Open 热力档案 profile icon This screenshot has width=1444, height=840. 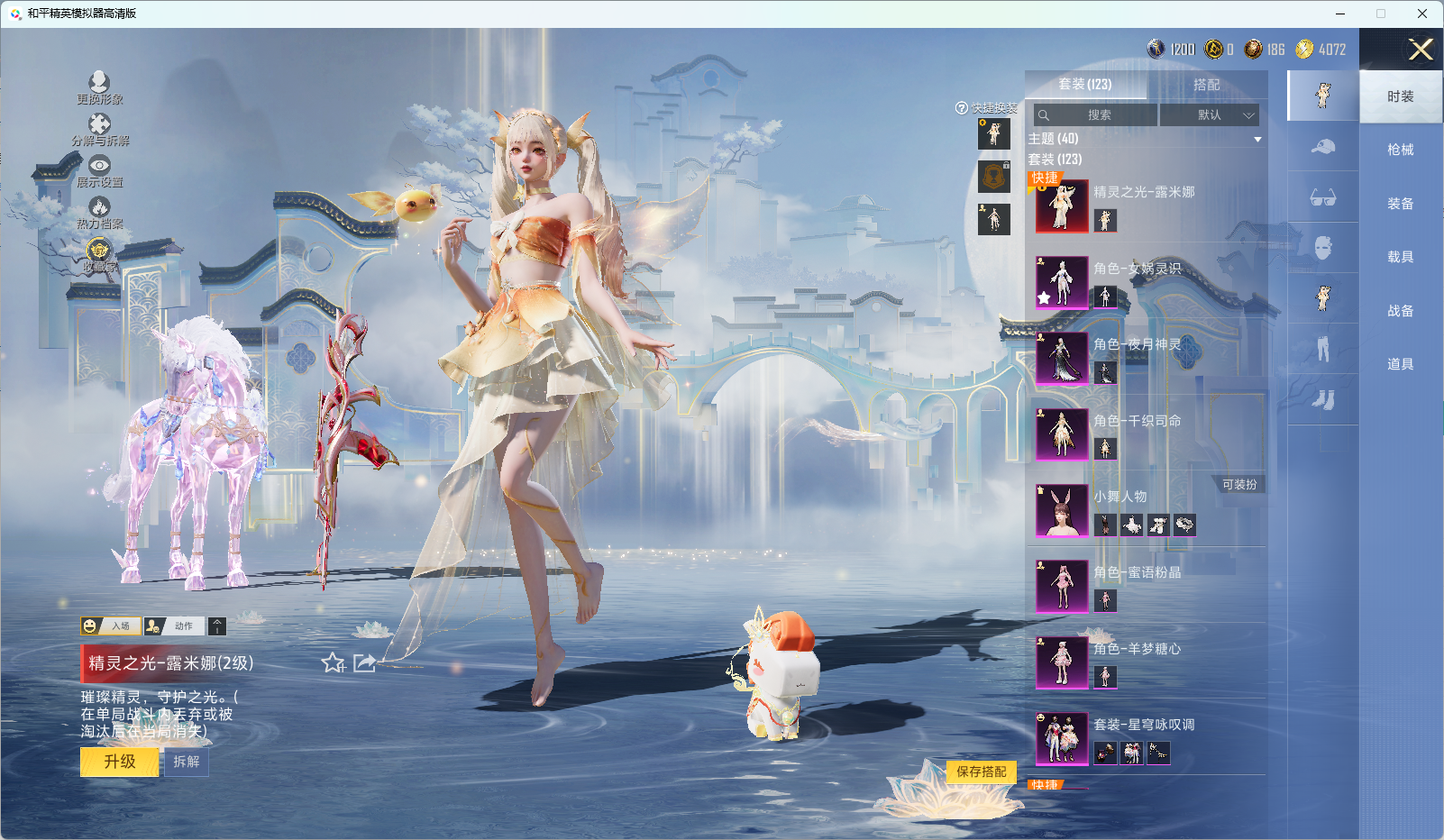click(99, 212)
